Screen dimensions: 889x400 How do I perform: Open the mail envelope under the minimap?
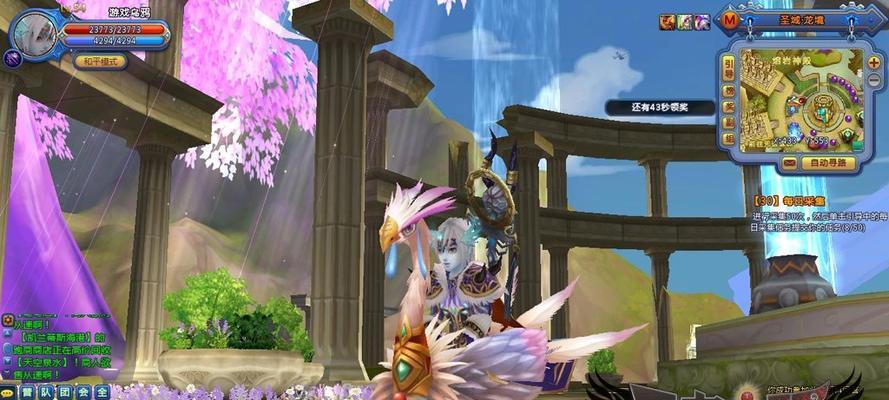(x=790, y=162)
